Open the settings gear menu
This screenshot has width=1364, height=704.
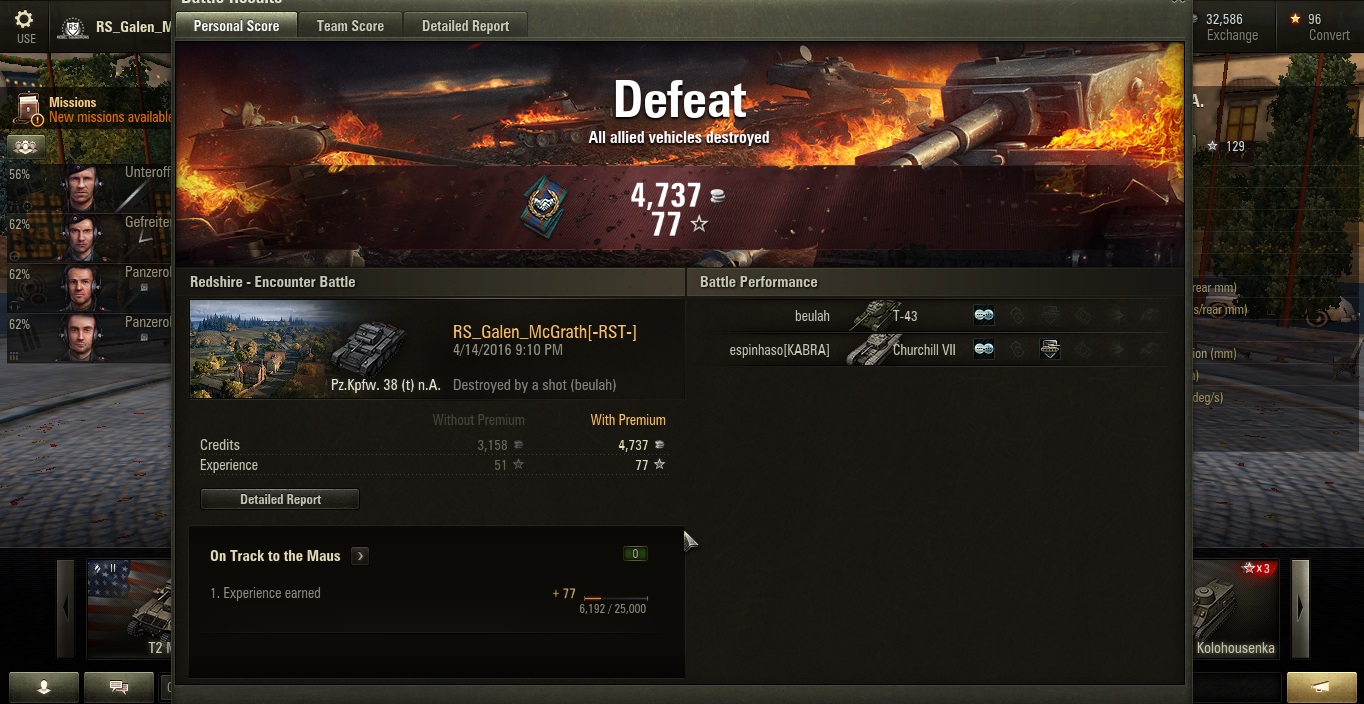click(x=25, y=24)
